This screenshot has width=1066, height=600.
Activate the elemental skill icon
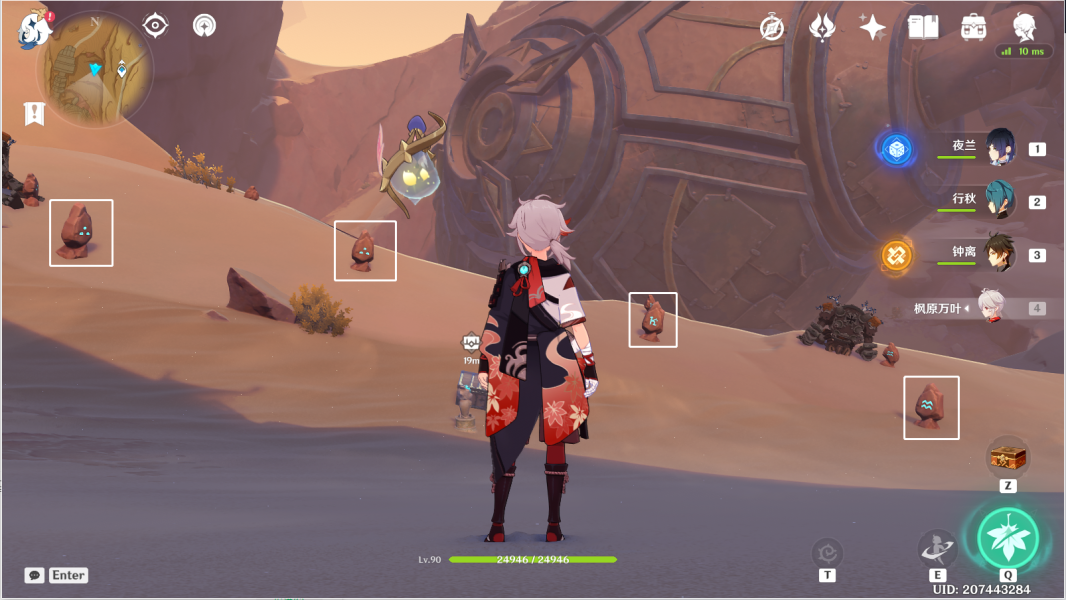click(937, 548)
